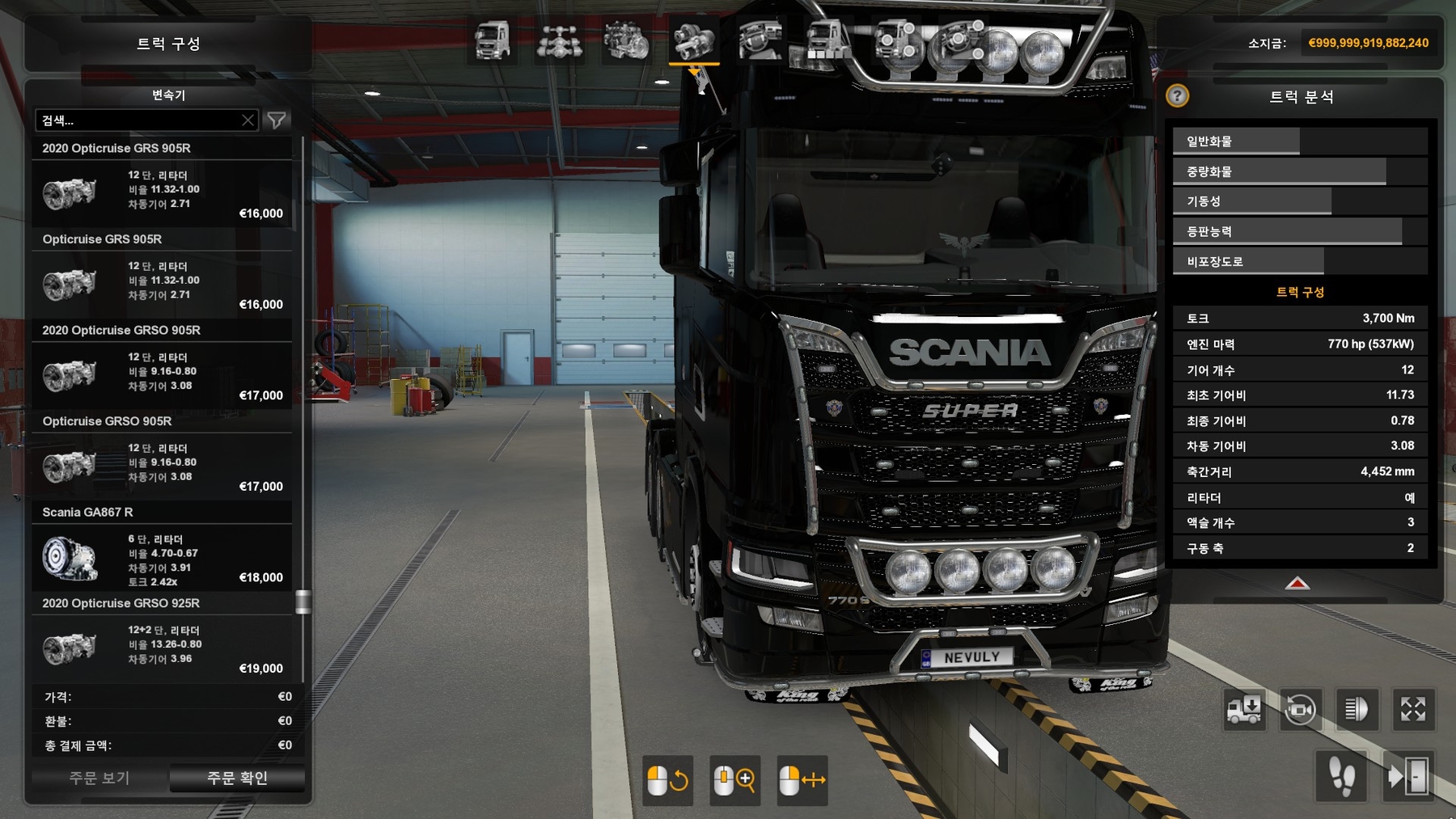Click the transmission search field
Image resolution: width=1456 pixels, height=819 pixels.
(x=139, y=120)
